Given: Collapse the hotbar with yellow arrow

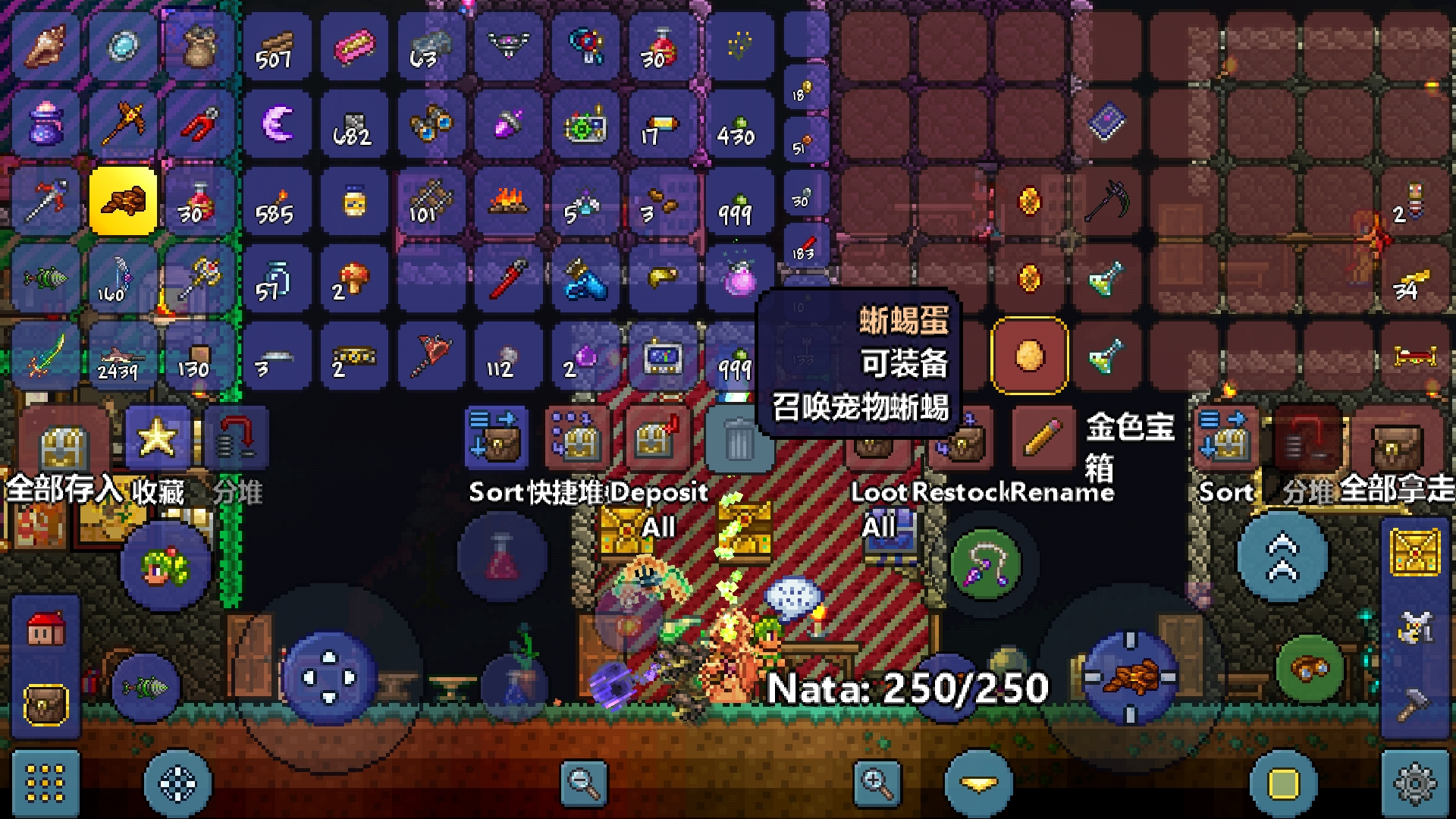Looking at the screenshot, I should (x=978, y=783).
